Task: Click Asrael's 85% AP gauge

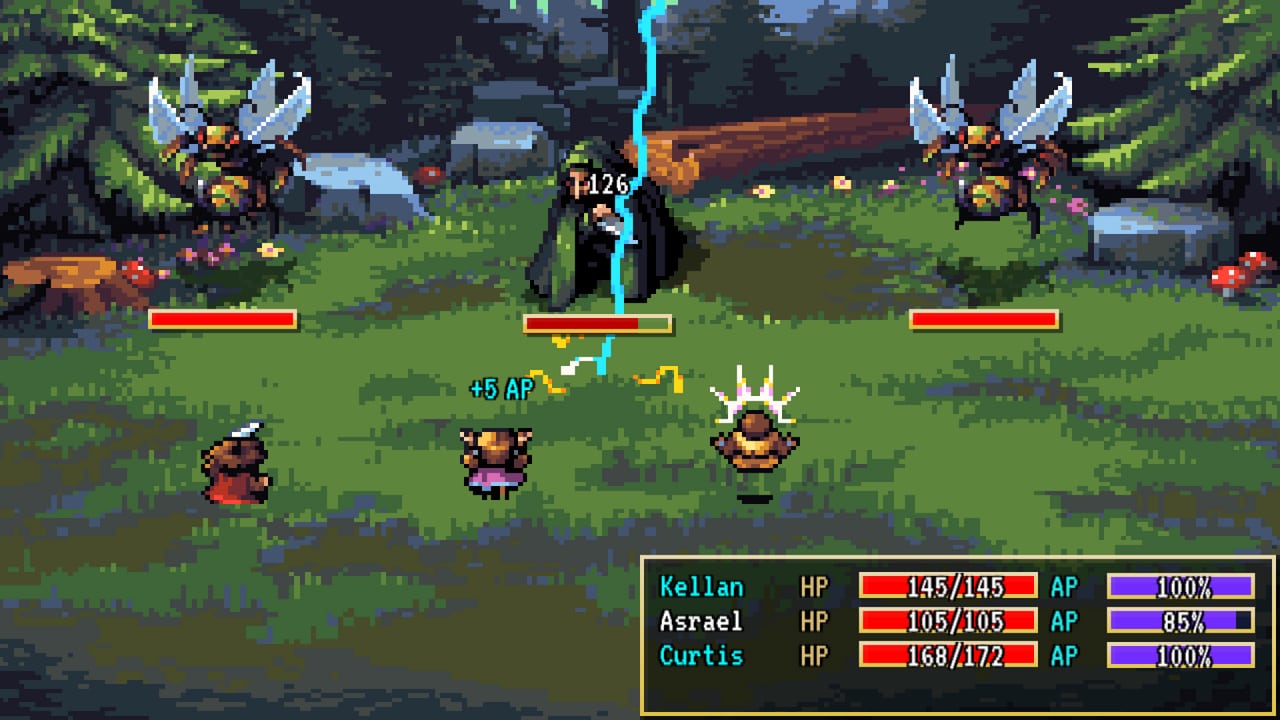Action: pyautogui.click(x=1180, y=622)
